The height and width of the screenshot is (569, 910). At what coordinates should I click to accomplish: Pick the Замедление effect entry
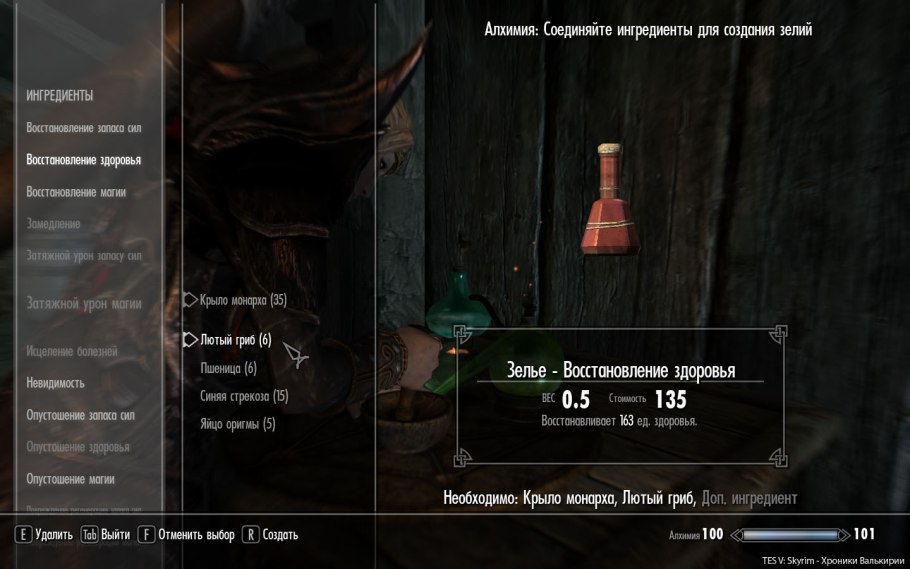[x=53, y=224]
